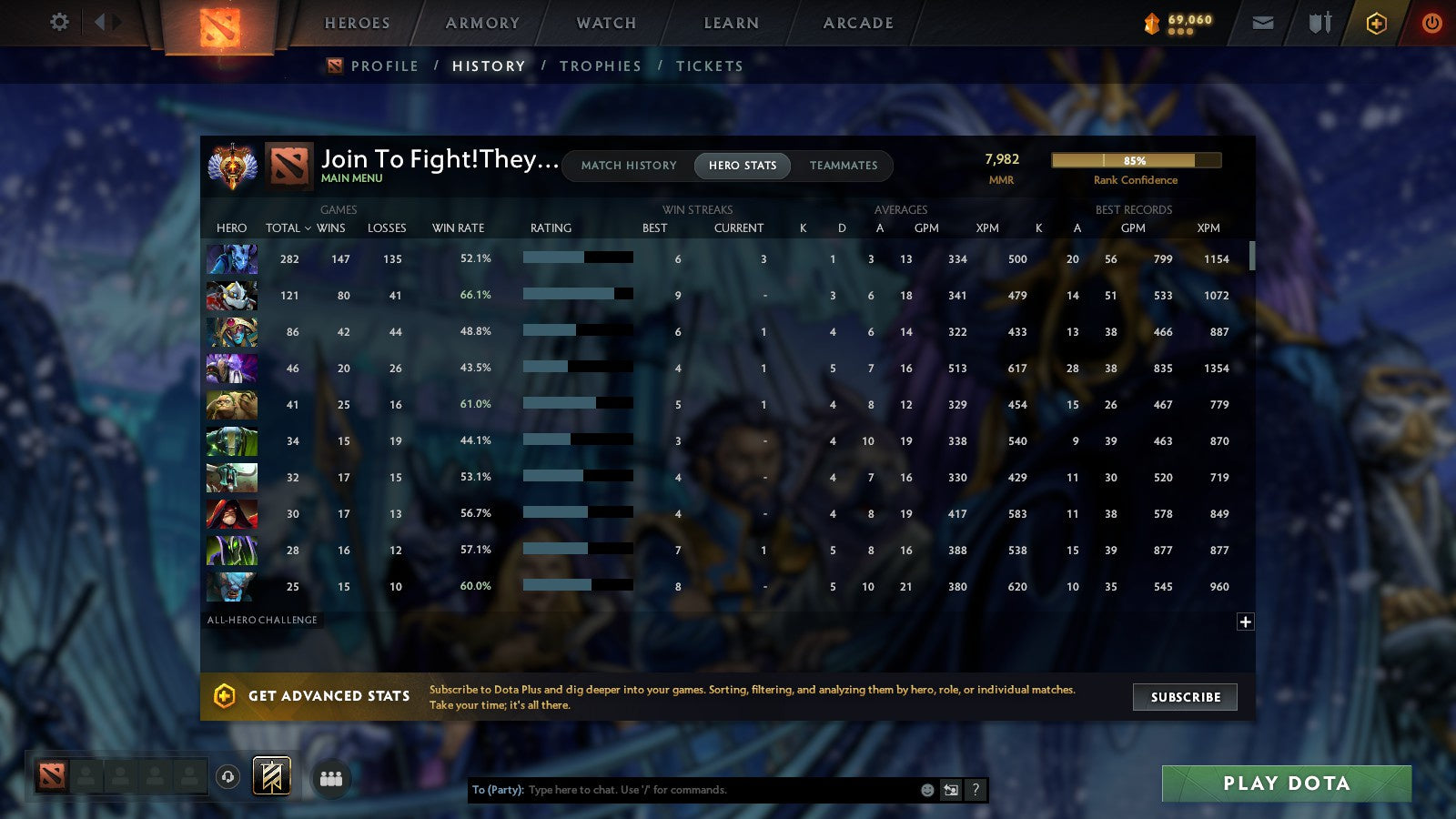Open the emoji picker in the chat bar
The image size is (1456, 819).
coord(925,790)
